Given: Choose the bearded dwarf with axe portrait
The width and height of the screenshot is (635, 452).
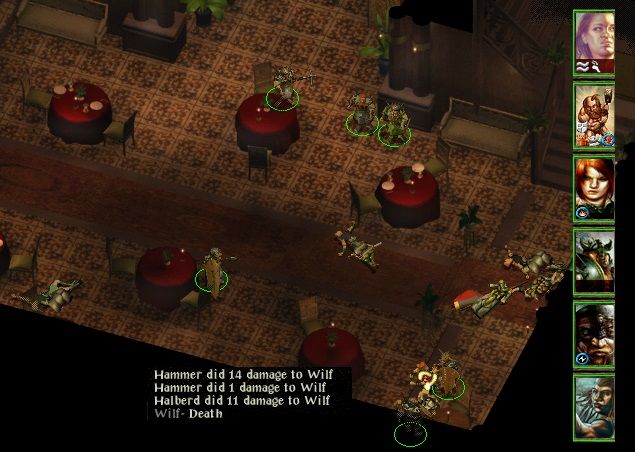Looking at the screenshot, I should pyautogui.click(x=593, y=115).
